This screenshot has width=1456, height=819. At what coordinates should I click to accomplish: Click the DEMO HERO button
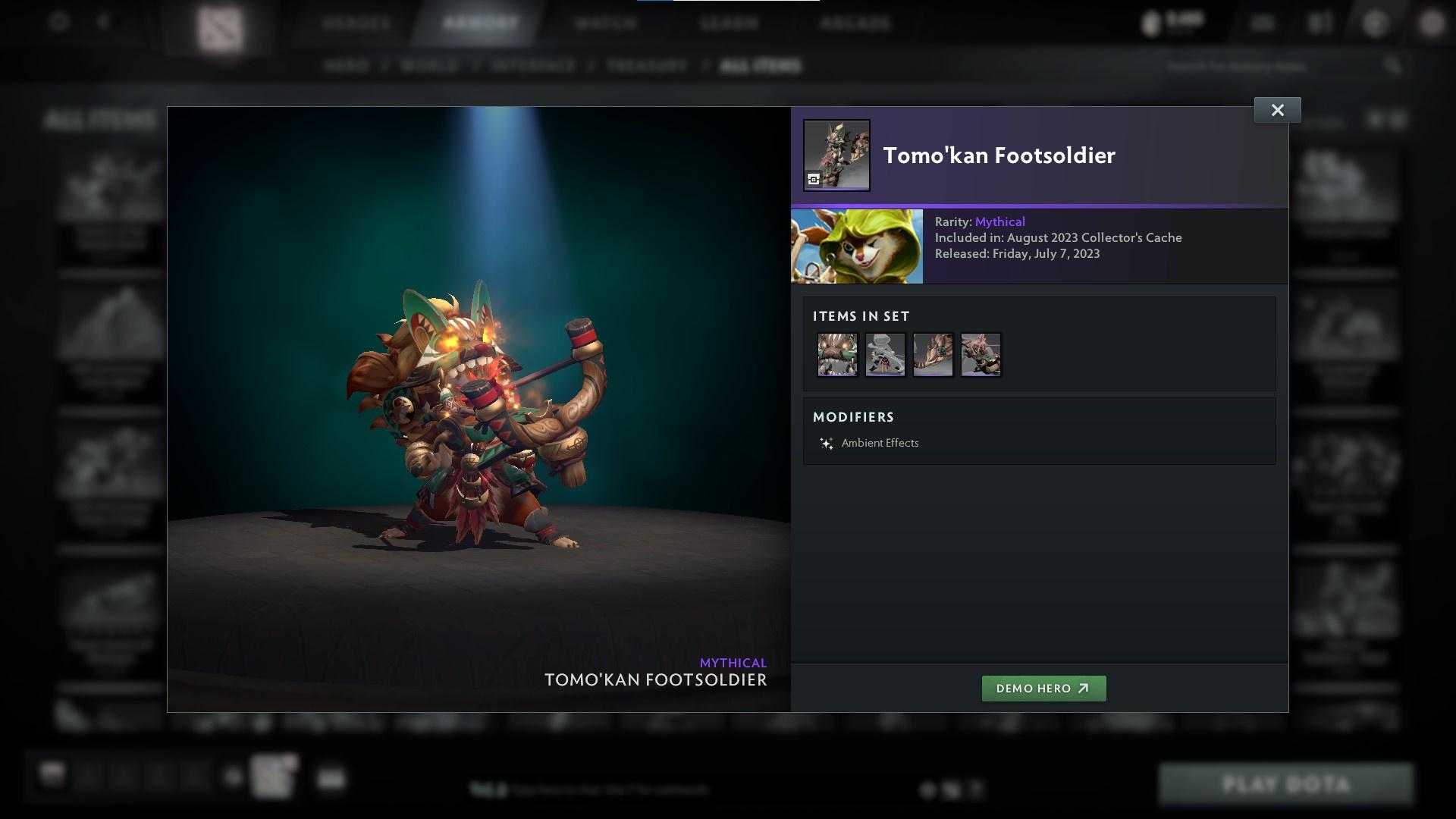tap(1043, 689)
